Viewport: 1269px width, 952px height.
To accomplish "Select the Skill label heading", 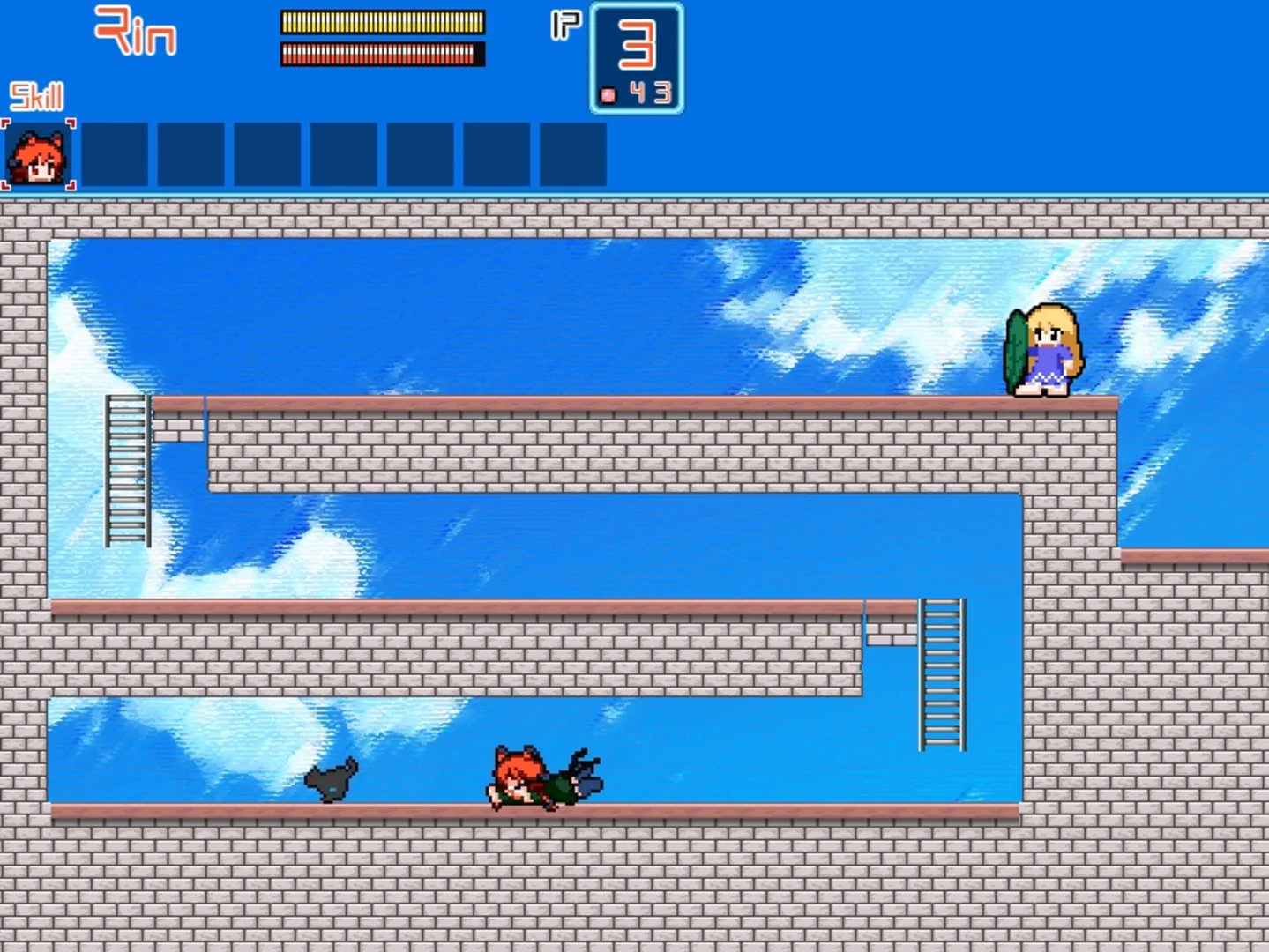I will (35, 97).
